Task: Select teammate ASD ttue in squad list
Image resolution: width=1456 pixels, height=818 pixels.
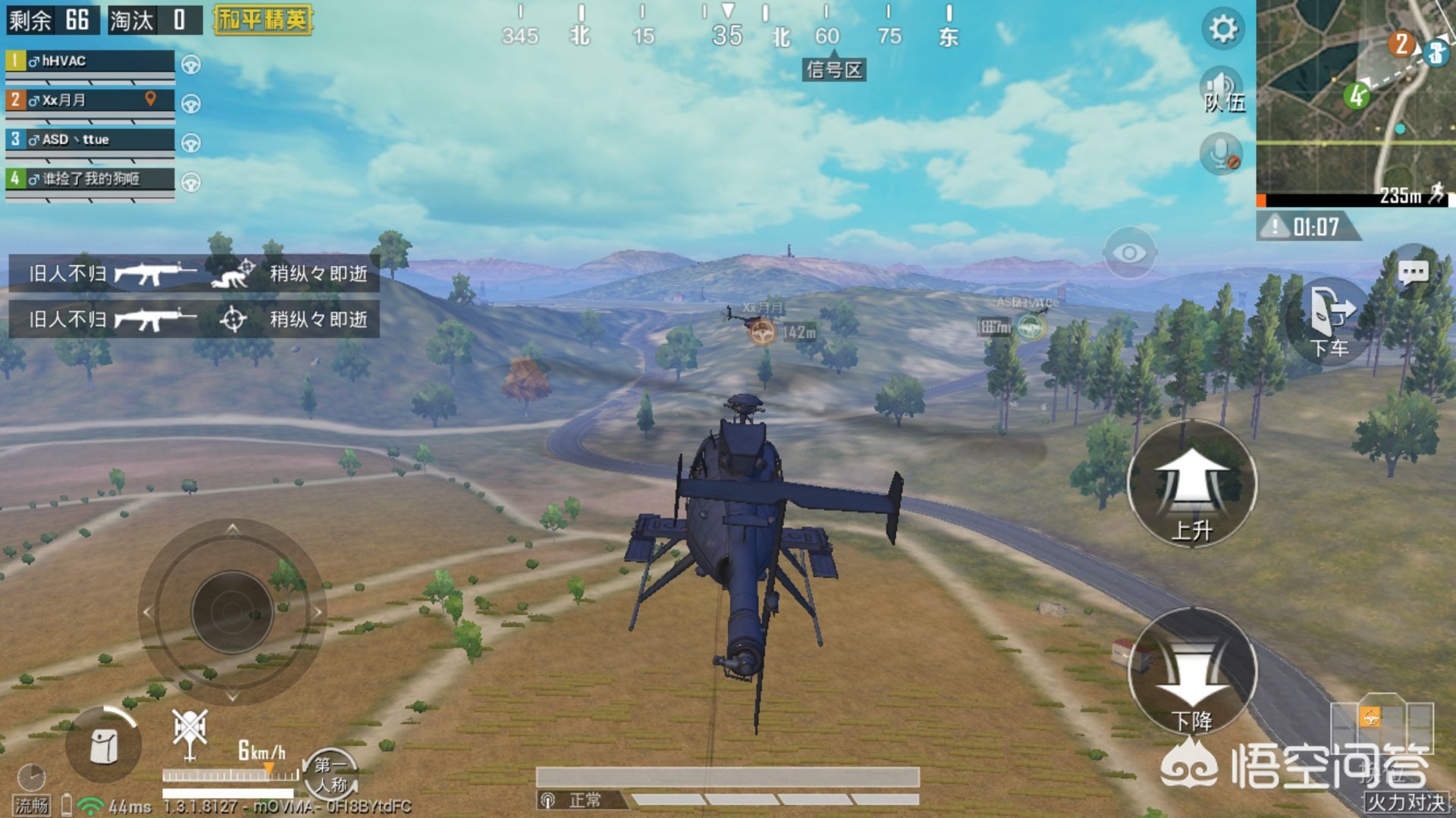Action: tap(89, 139)
